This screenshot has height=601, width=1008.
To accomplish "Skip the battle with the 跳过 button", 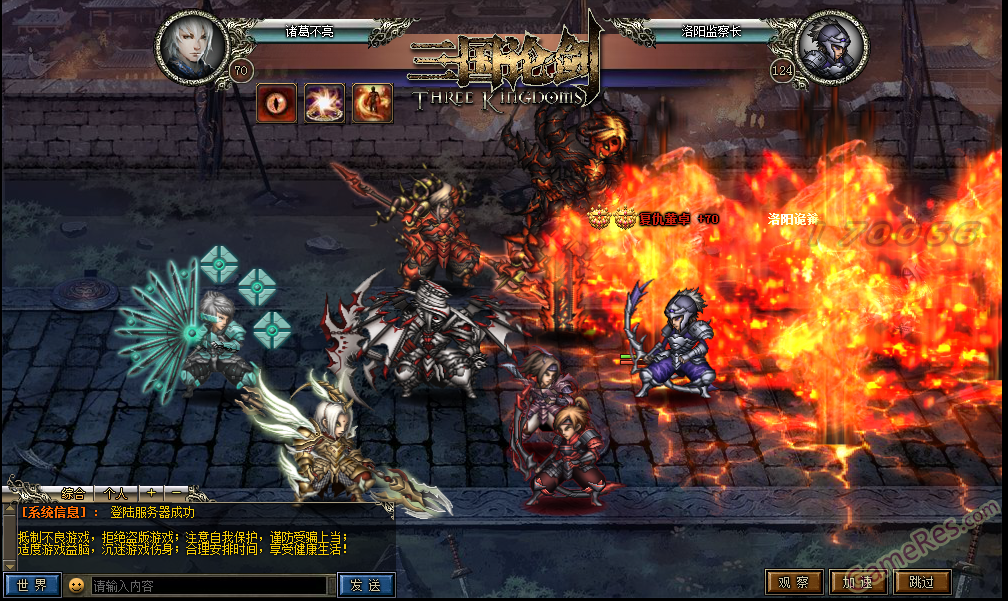I will [x=922, y=582].
